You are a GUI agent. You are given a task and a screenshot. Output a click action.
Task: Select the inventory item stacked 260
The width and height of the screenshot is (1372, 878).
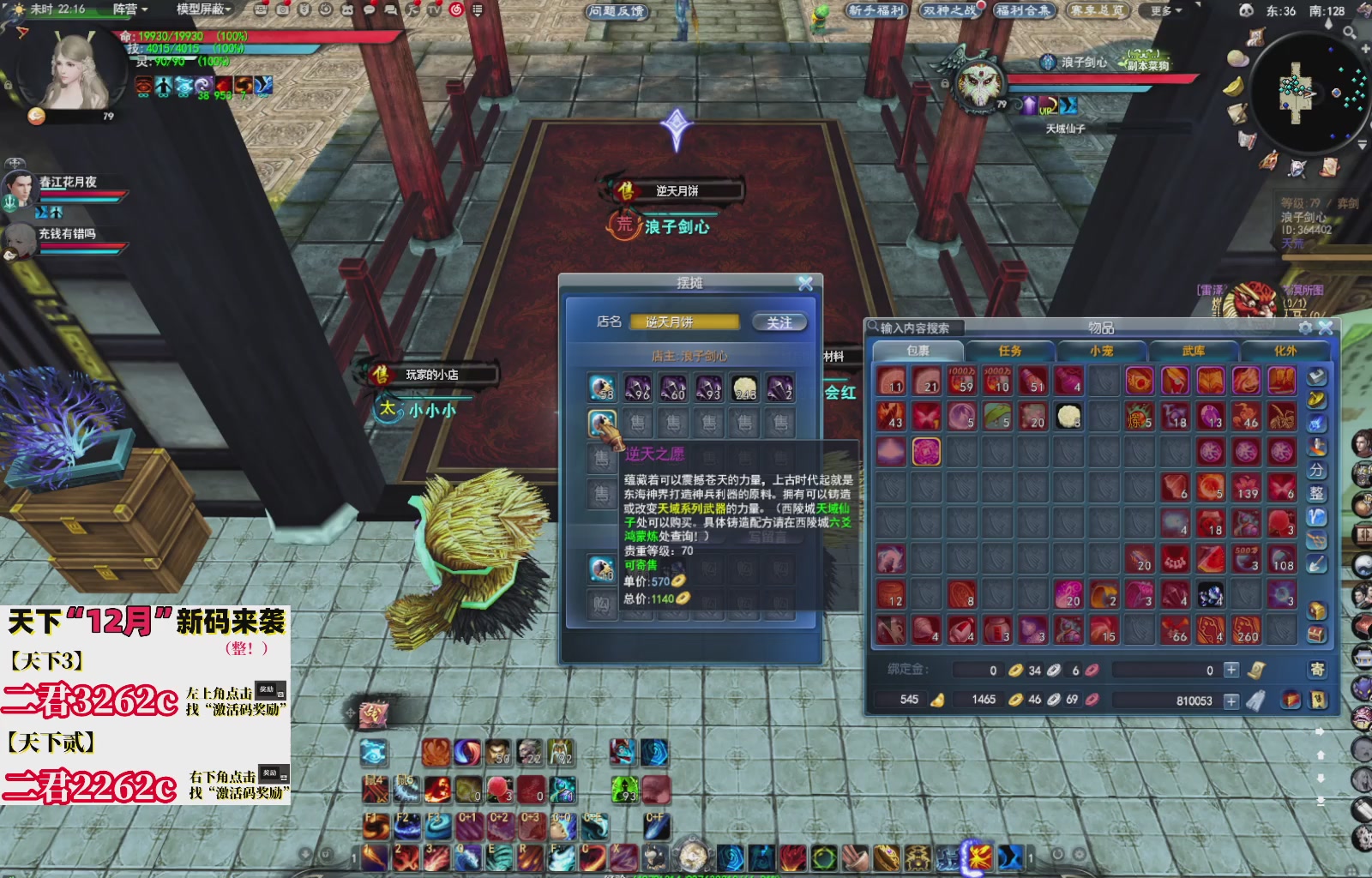tap(1246, 630)
